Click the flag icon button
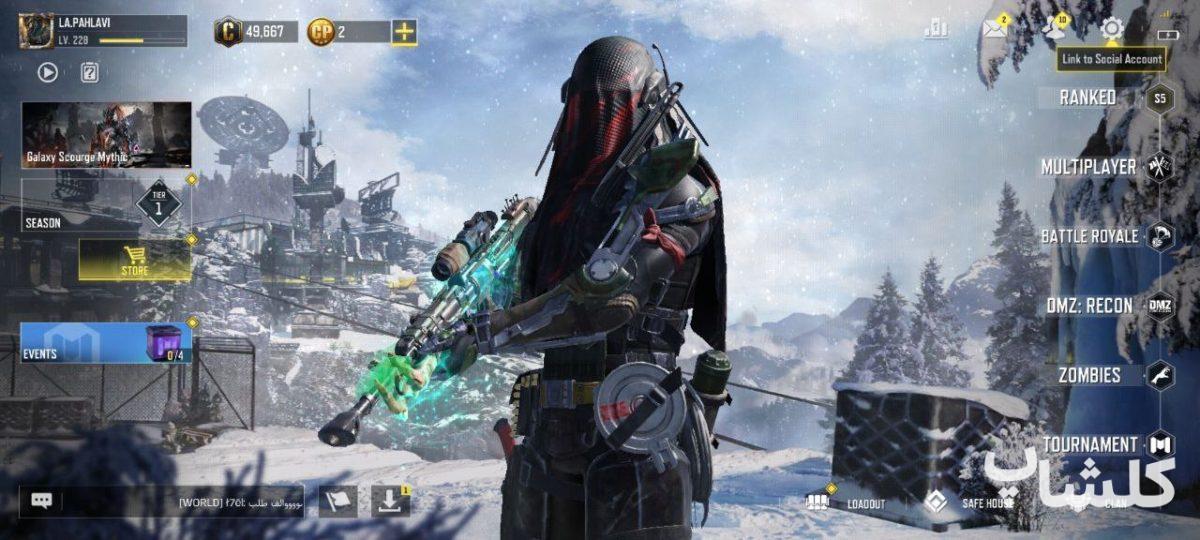The image size is (1200, 540). [338, 501]
